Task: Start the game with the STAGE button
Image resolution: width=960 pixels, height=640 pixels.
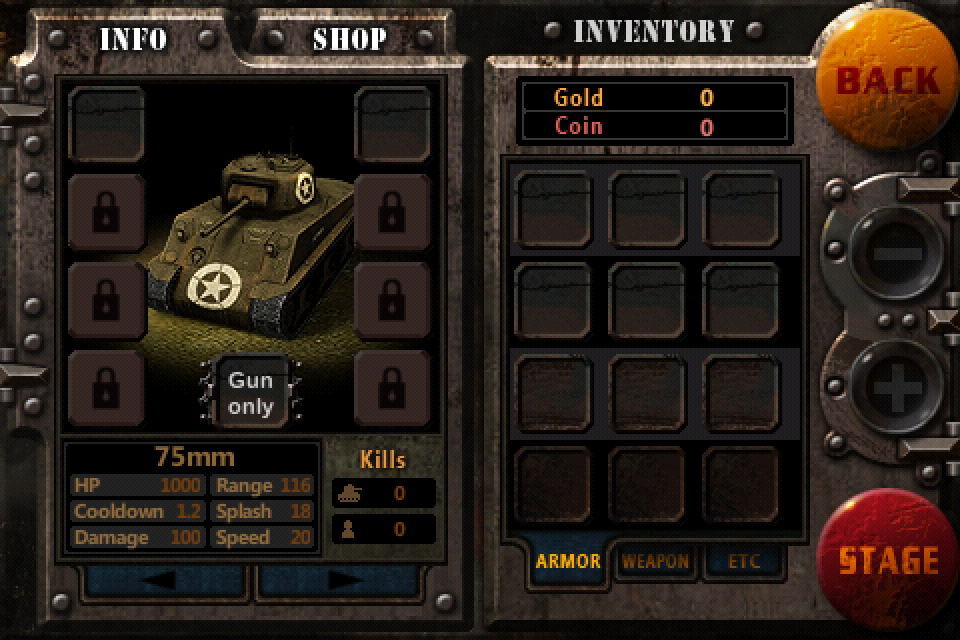Action: 888,559
